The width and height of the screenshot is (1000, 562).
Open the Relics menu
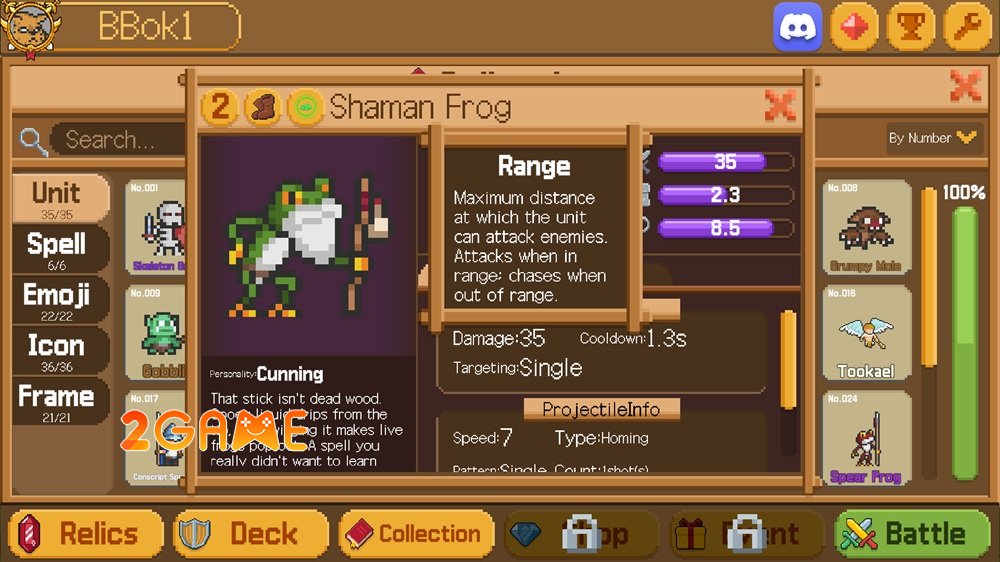pos(86,534)
